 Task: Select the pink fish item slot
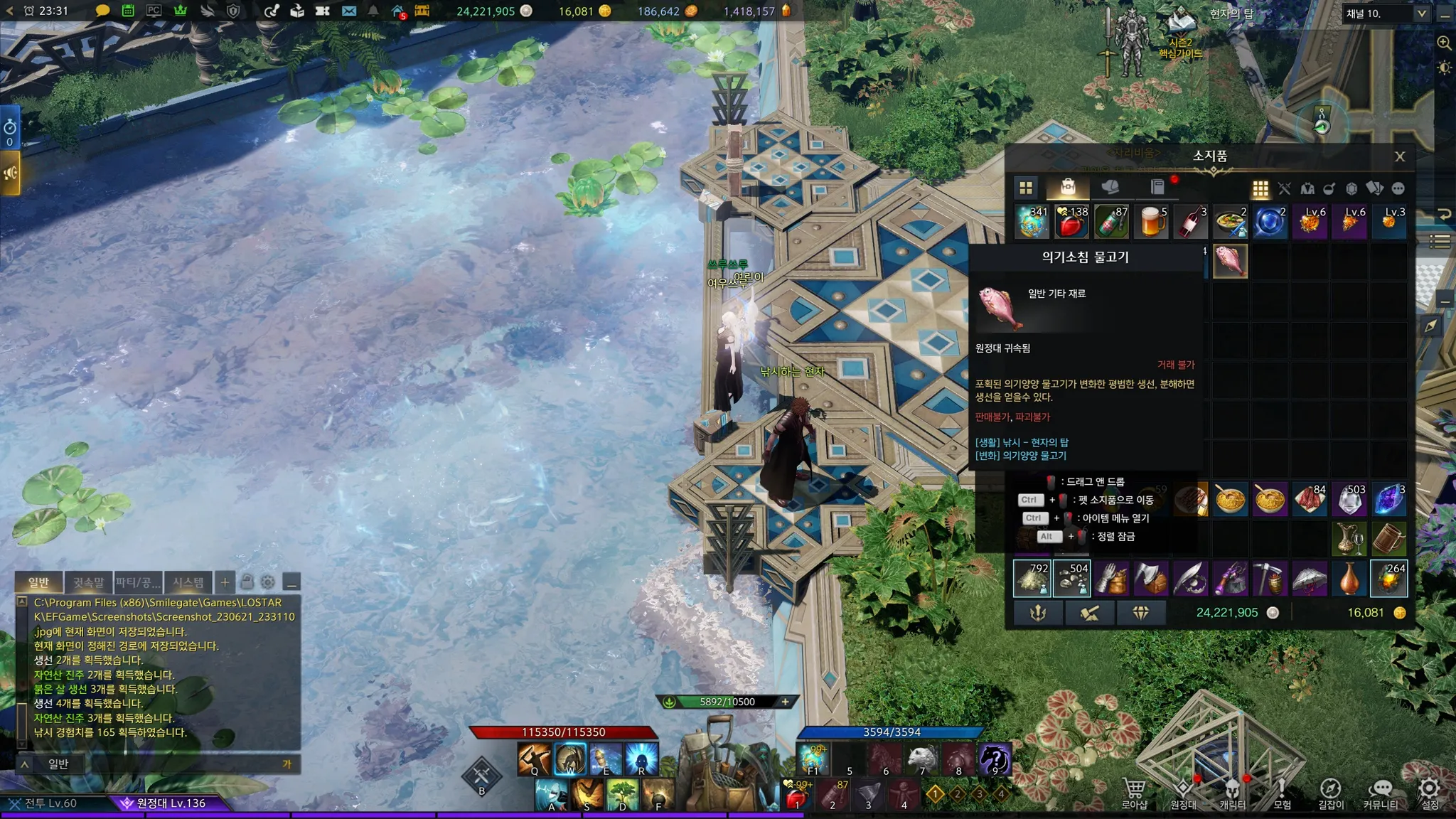pyautogui.click(x=1230, y=262)
